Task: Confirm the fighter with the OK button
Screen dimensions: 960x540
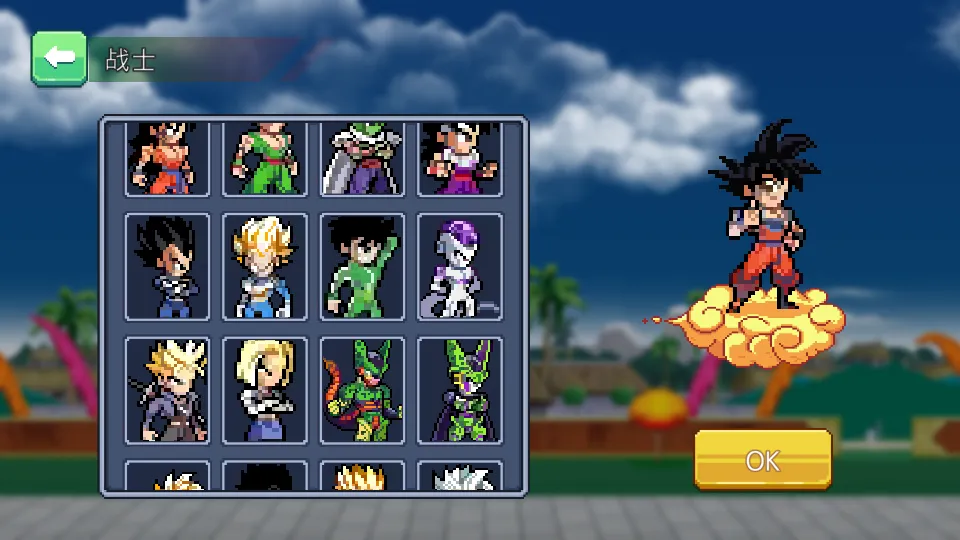Action: point(762,460)
